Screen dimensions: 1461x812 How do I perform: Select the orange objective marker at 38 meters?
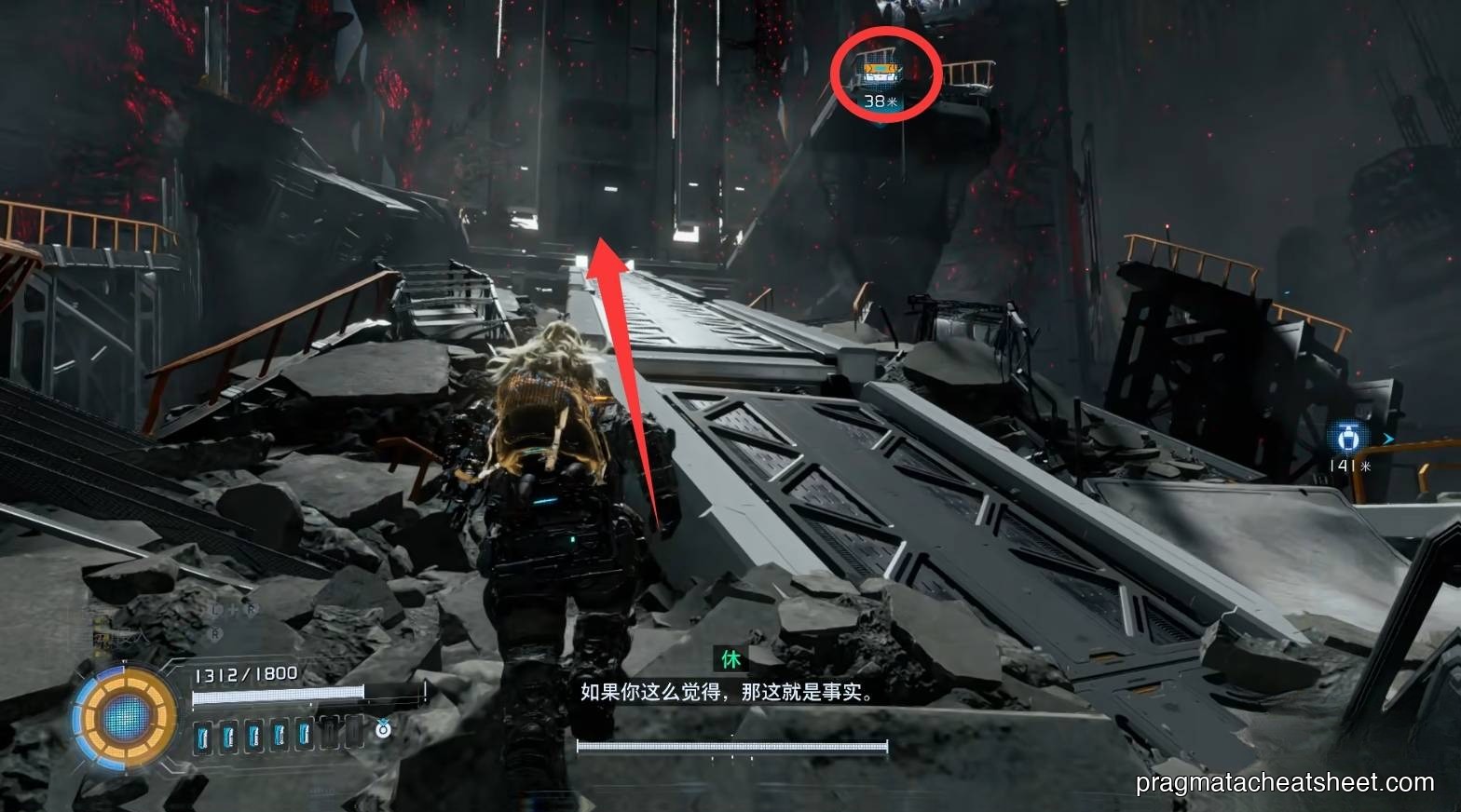(x=881, y=73)
